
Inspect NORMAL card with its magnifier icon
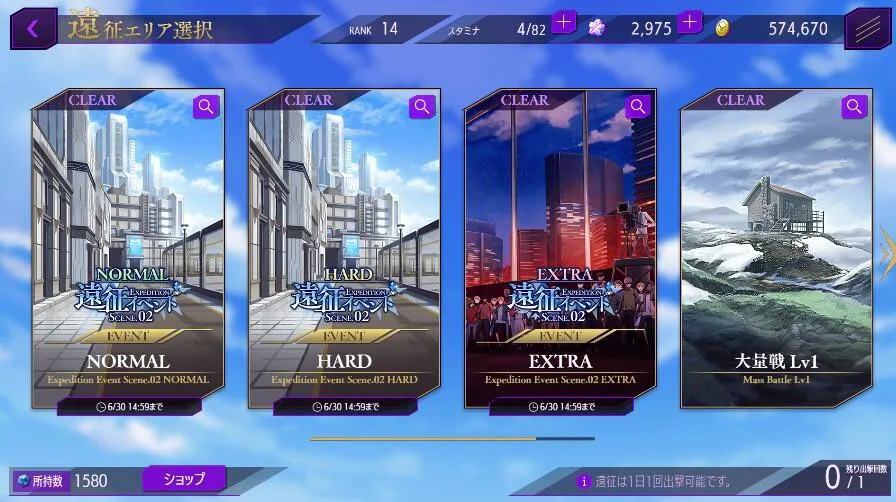pos(207,106)
